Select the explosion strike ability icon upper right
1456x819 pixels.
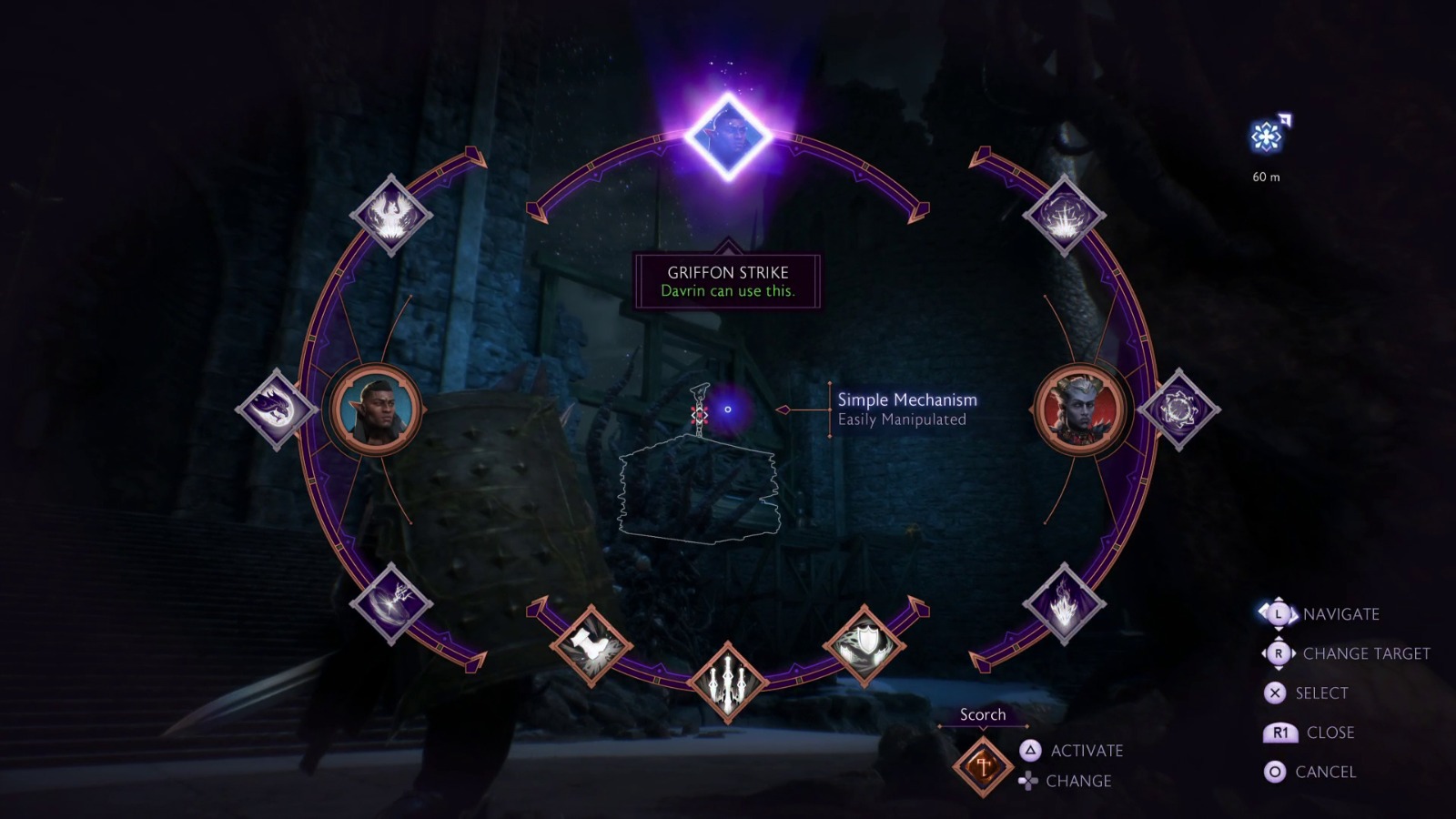pyautogui.click(x=1063, y=217)
